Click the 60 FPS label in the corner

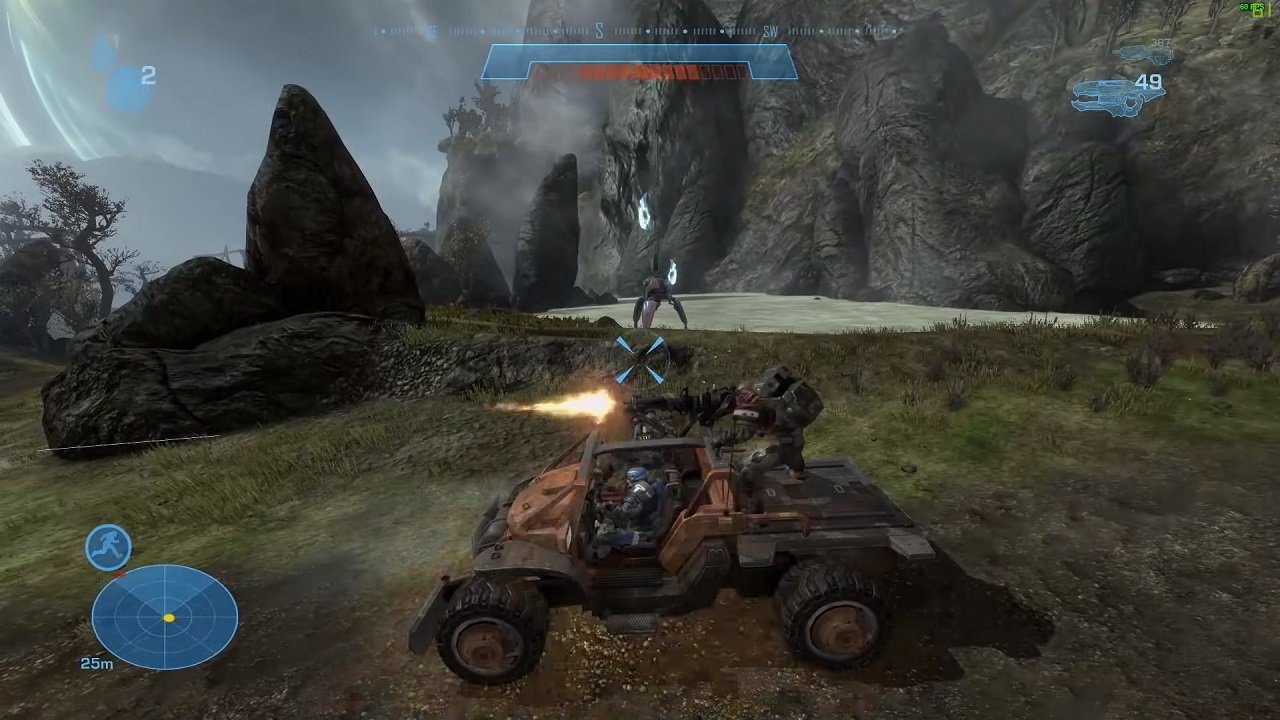1250,7
